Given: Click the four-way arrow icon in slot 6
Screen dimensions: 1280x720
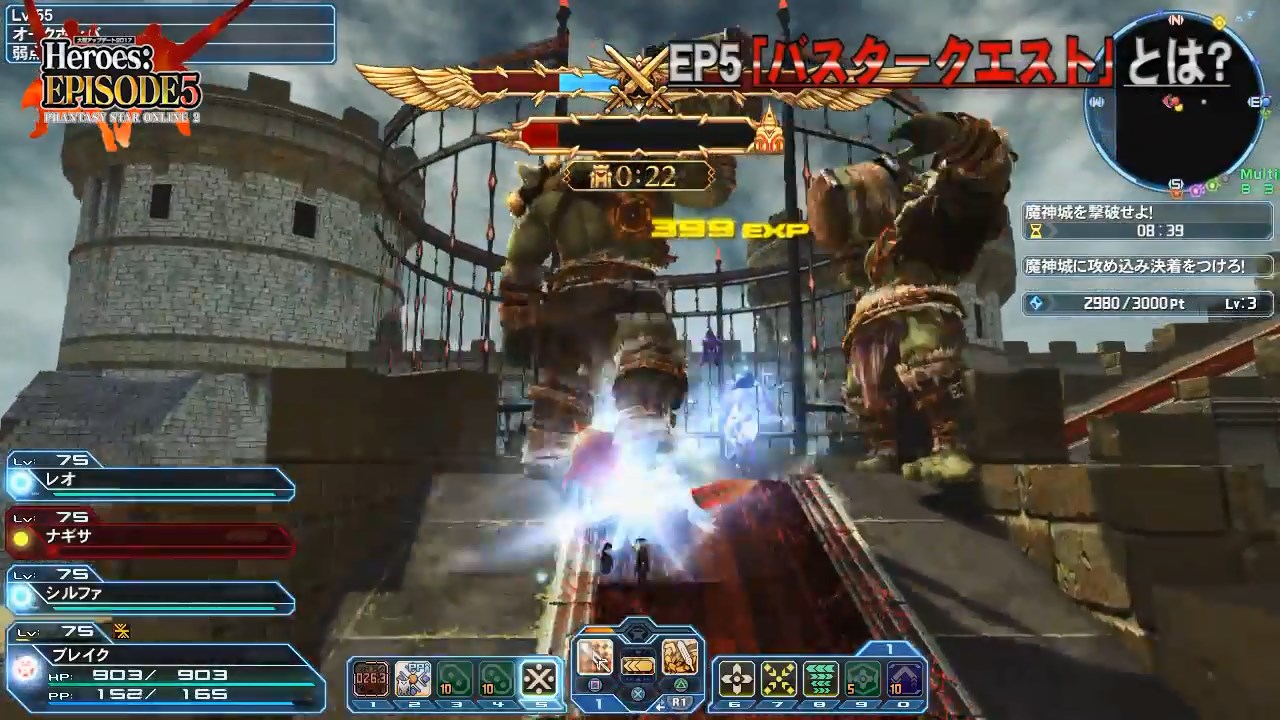Looking at the screenshot, I should (737, 678).
